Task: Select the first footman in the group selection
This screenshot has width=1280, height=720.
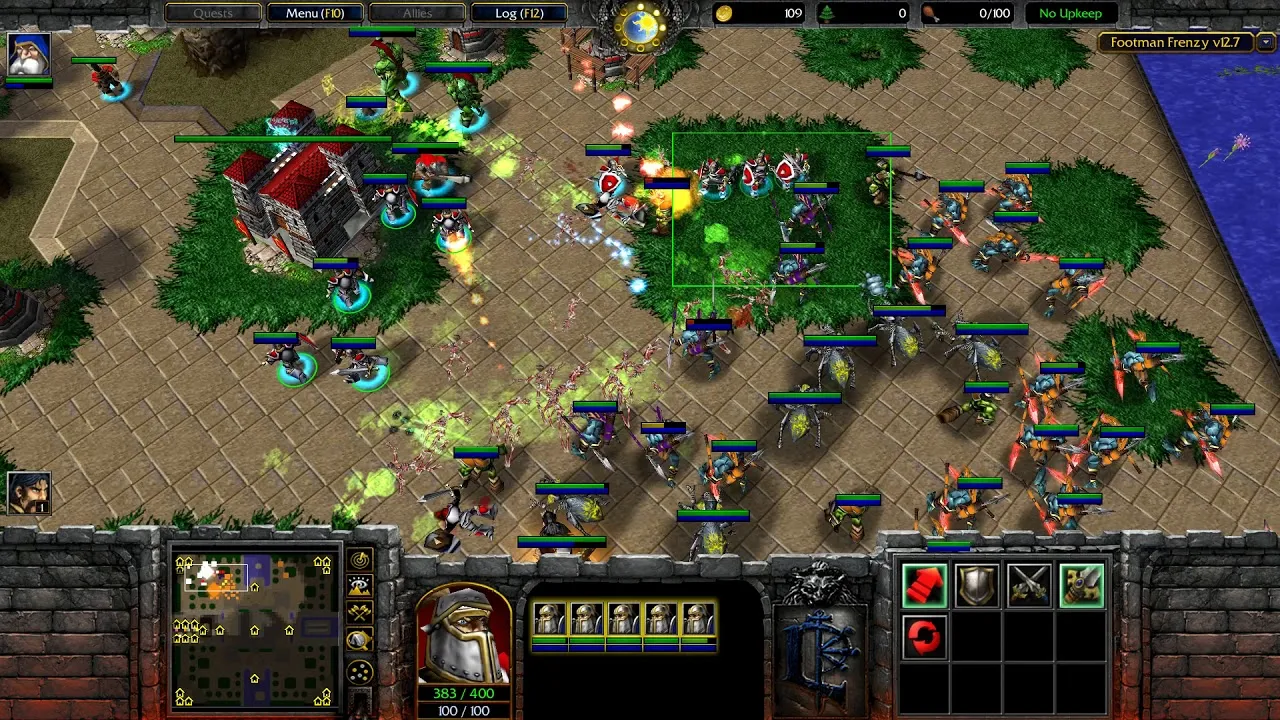Action: pyautogui.click(x=553, y=617)
